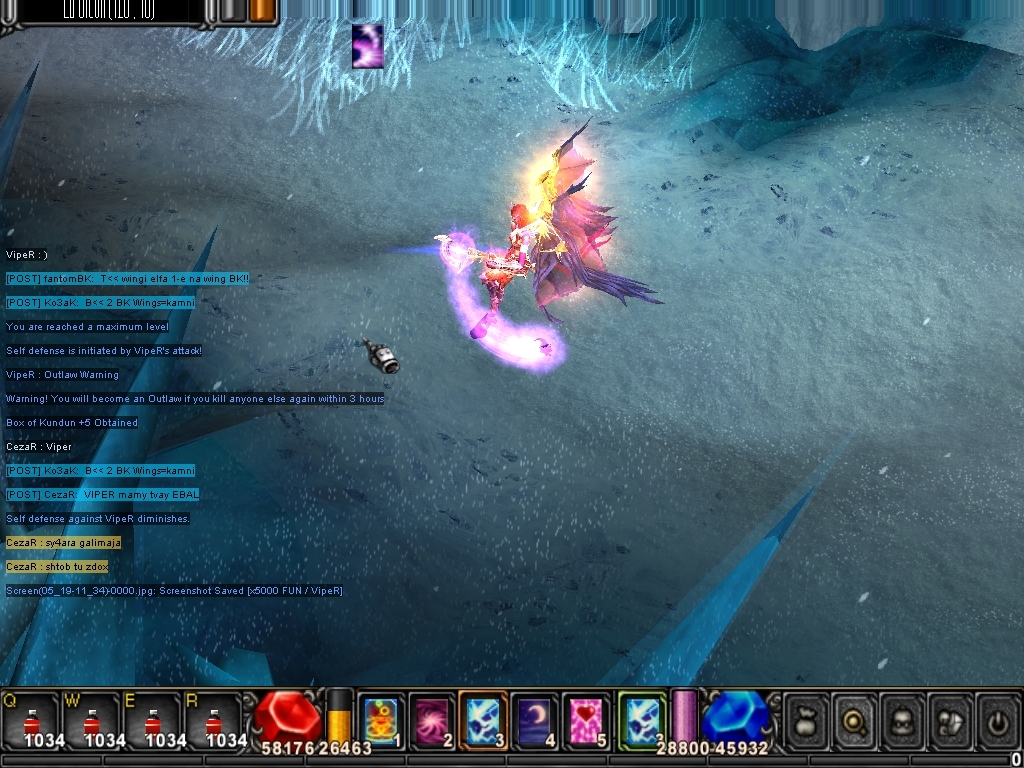1024x768 pixels.
Task: Open the inventory bag button
Action: (807, 718)
